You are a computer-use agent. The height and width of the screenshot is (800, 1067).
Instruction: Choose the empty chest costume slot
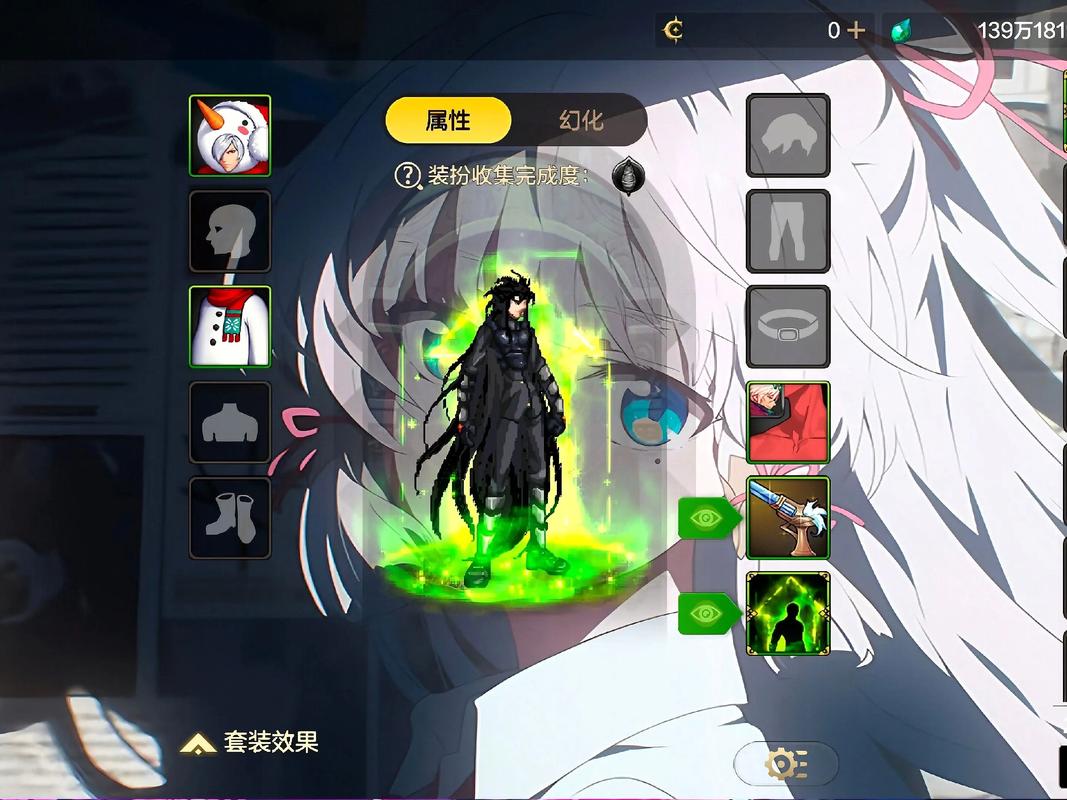point(230,422)
